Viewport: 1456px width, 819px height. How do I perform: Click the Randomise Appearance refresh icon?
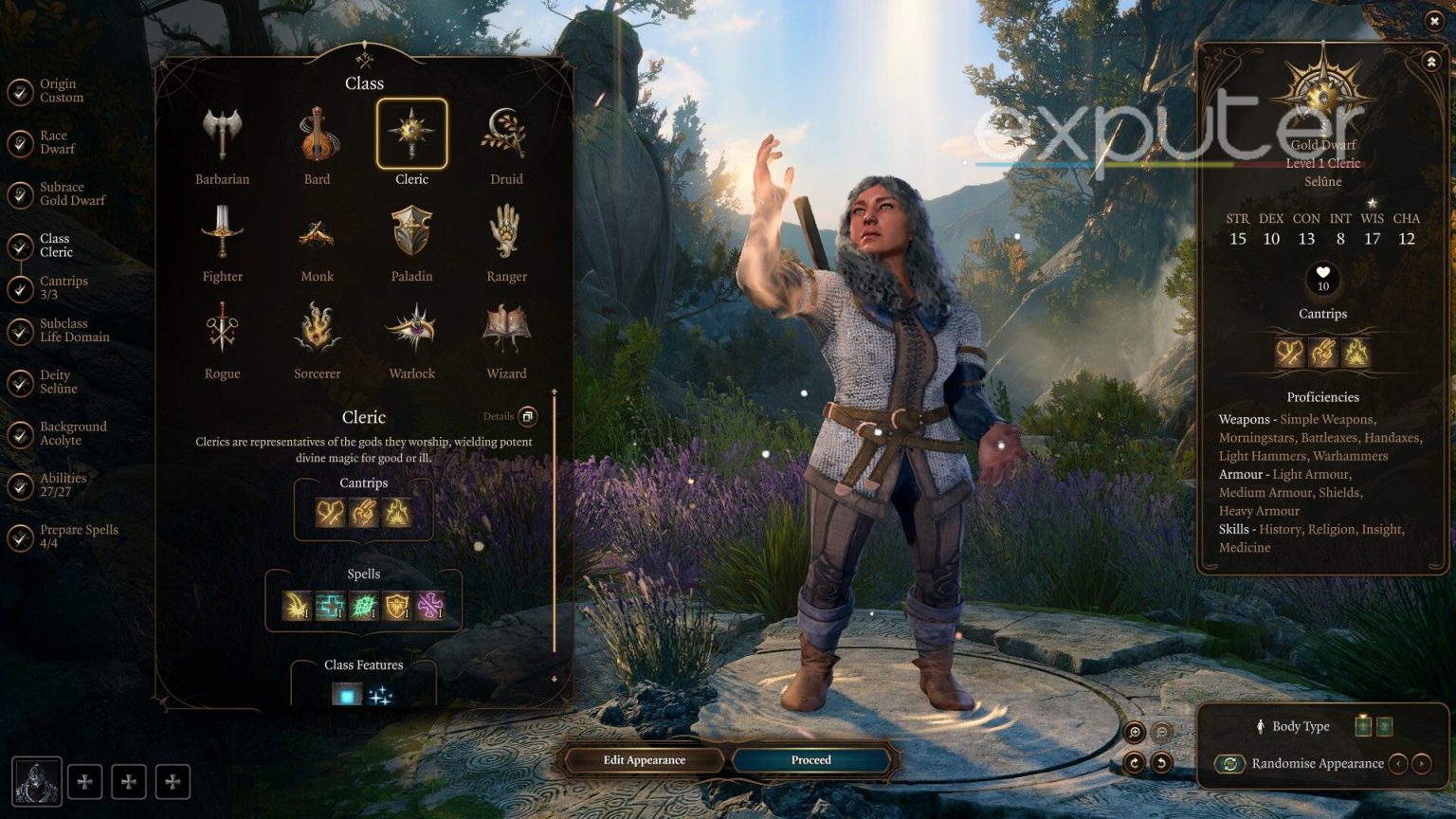click(1231, 763)
